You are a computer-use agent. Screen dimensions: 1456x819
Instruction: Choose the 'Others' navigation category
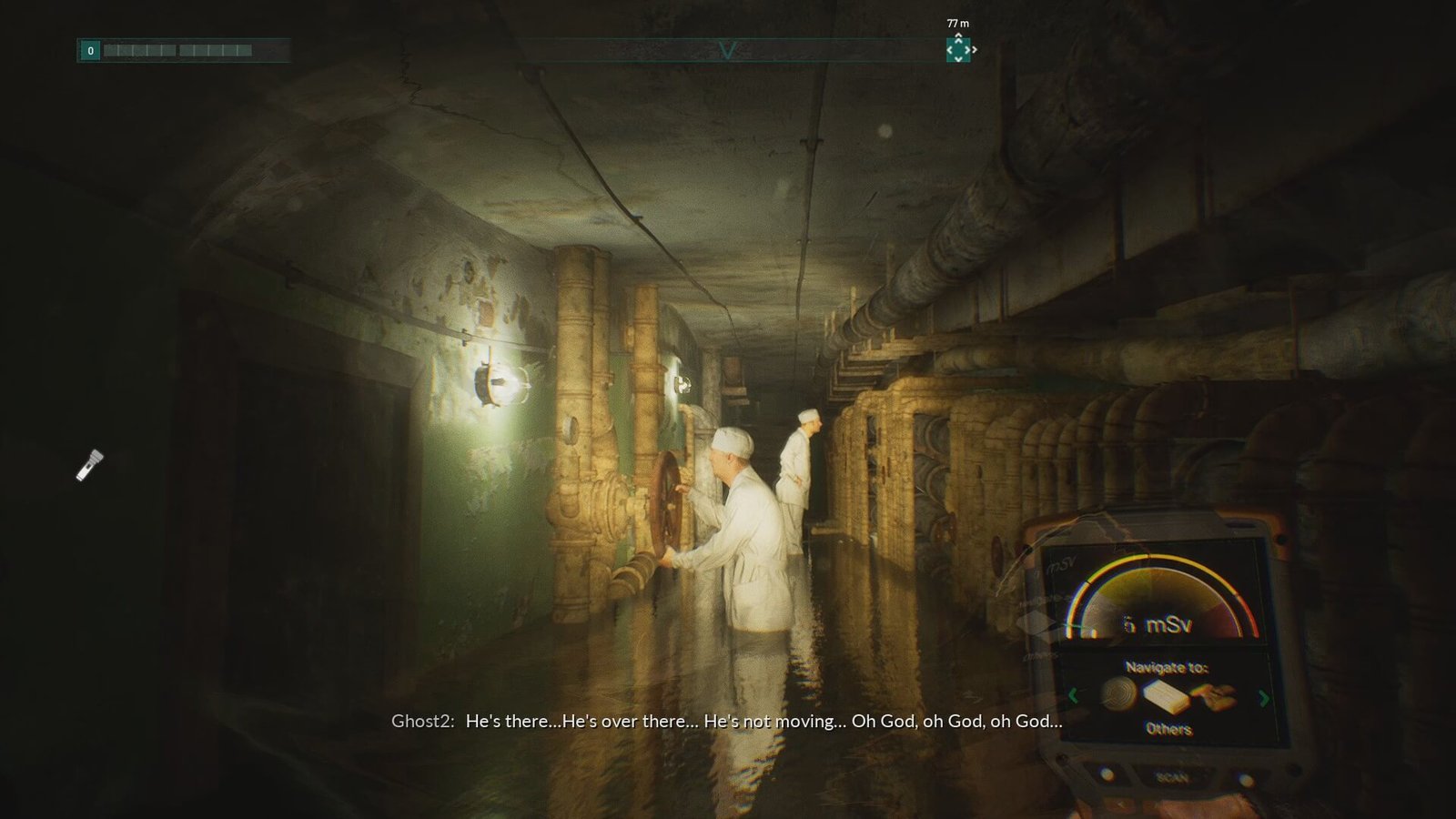click(1168, 728)
